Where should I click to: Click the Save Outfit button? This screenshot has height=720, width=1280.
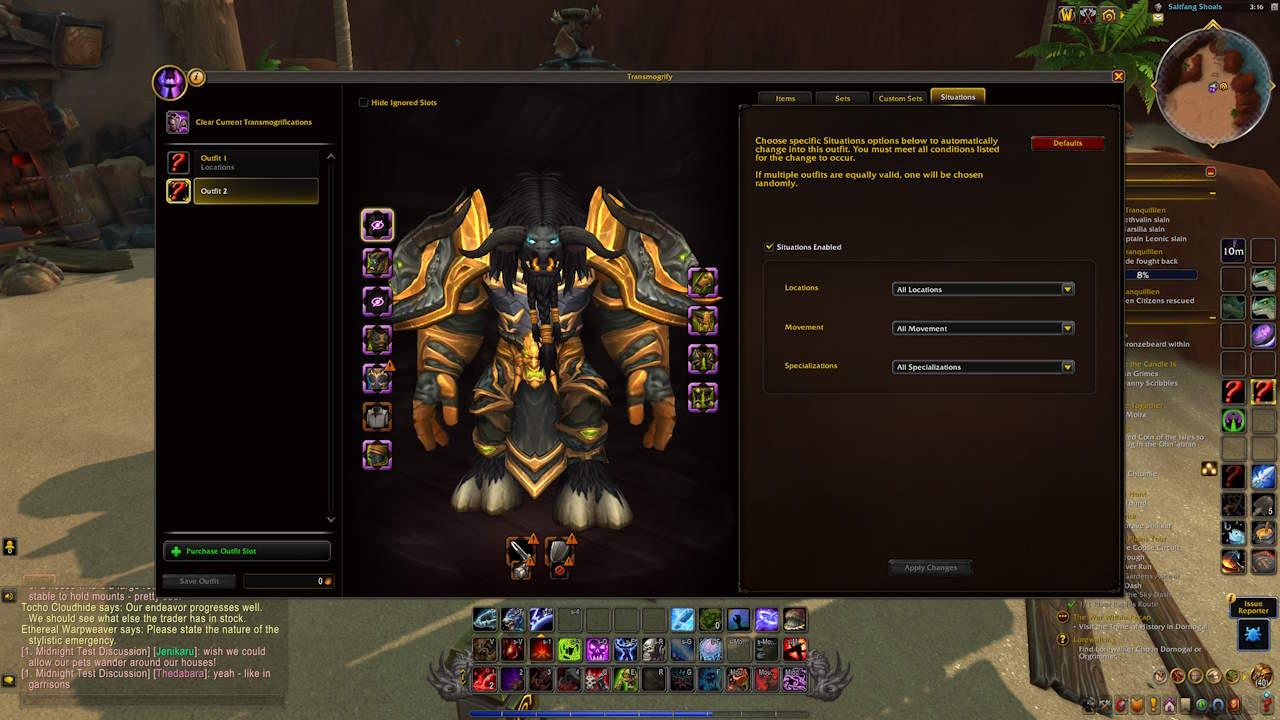coord(199,581)
